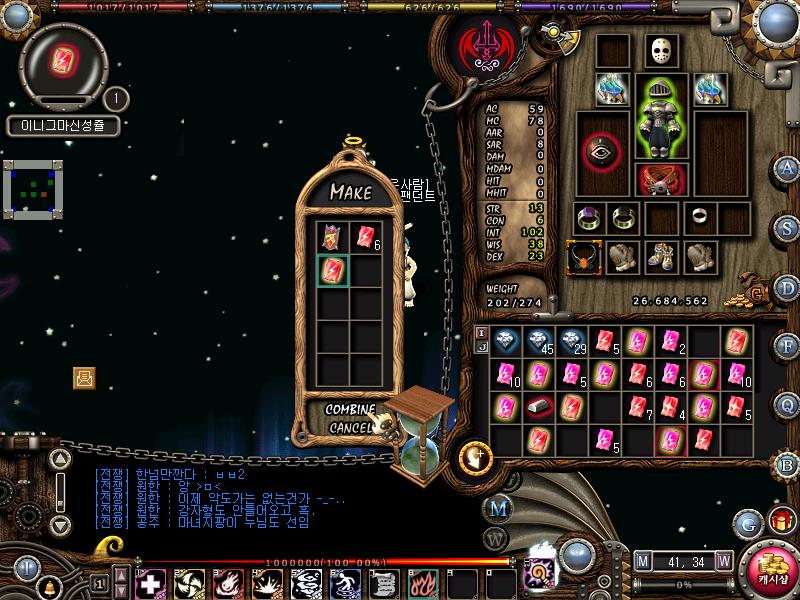This screenshot has width=800, height=600.
Task: Select the hockey mask equipment slot
Action: tap(657, 51)
